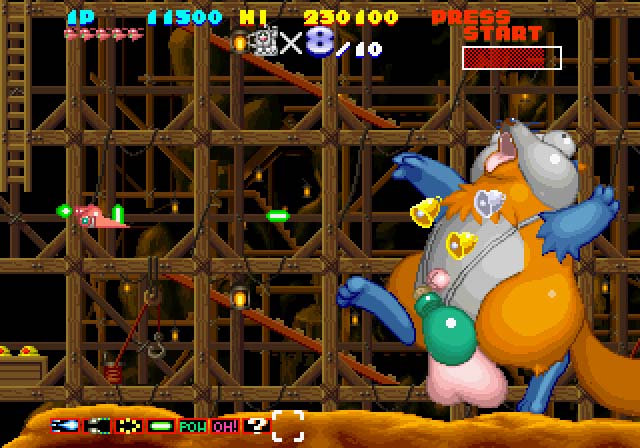
Task: Activate the yellow spread shot slot
Action: (129, 425)
